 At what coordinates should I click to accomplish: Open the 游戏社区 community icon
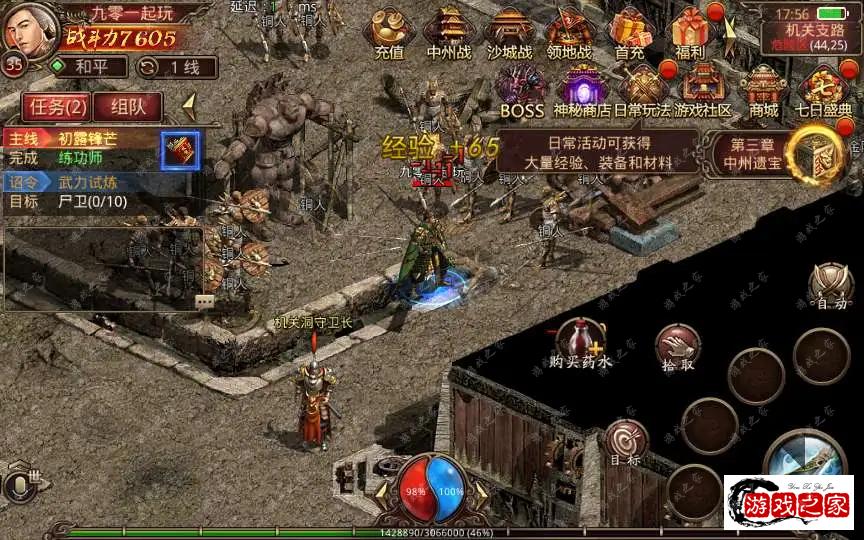tap(703, 91)
